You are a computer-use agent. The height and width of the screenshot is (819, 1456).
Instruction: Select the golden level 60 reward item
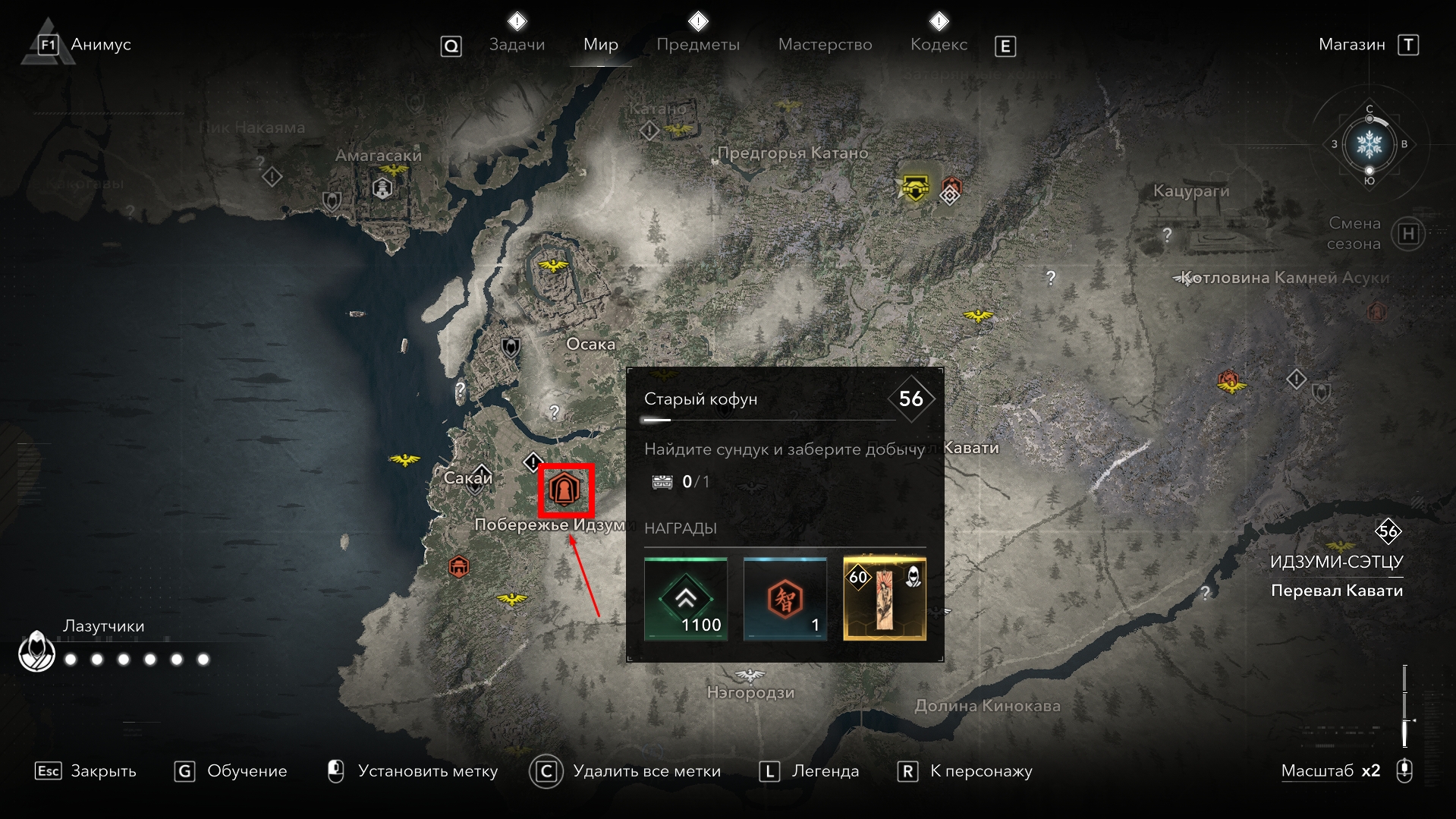click(x=884, y=599)
